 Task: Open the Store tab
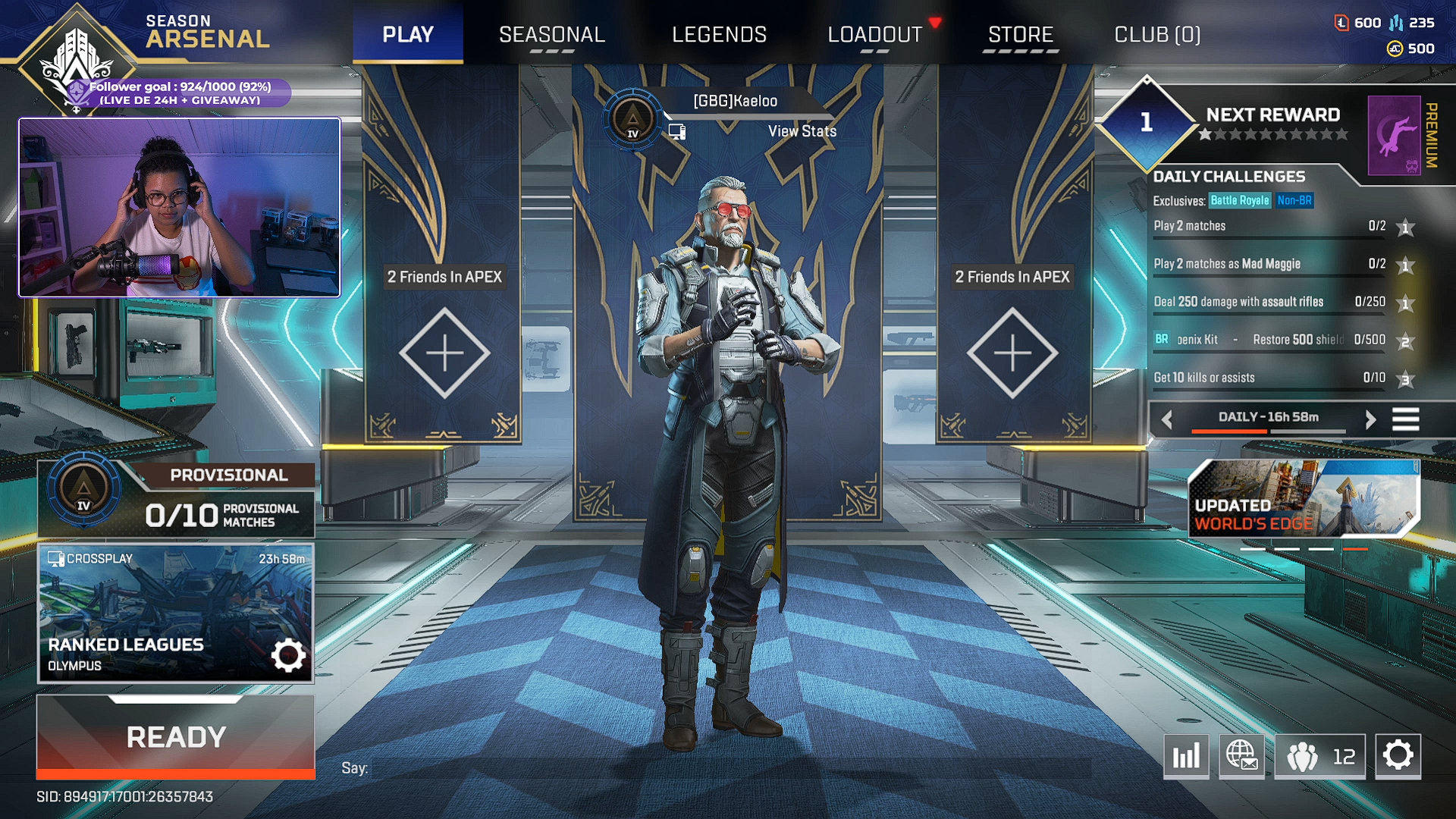pyautogui.click(x=1020, y=35)
